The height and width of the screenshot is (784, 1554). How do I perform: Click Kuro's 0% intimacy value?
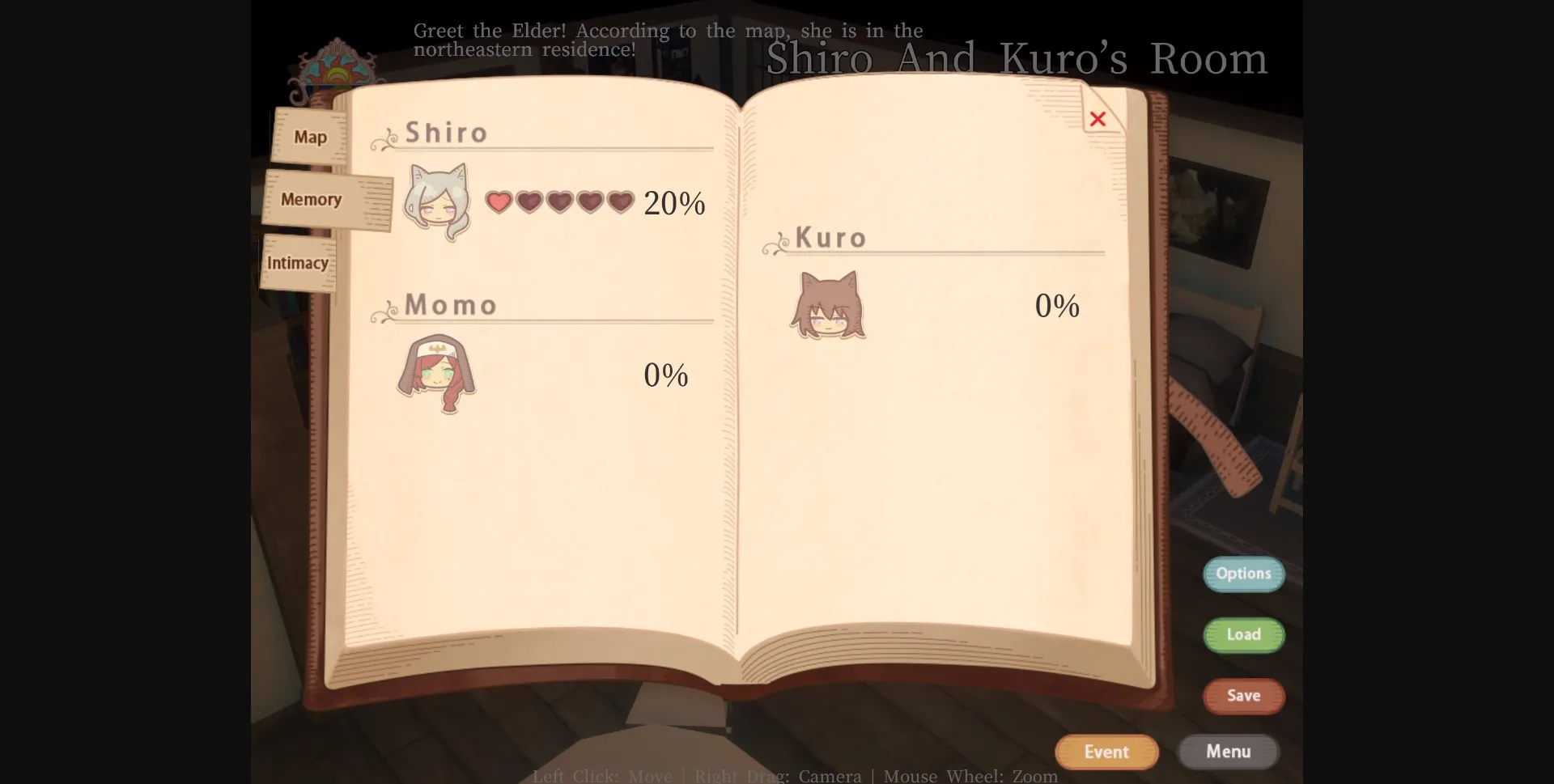click(1058, 306)
